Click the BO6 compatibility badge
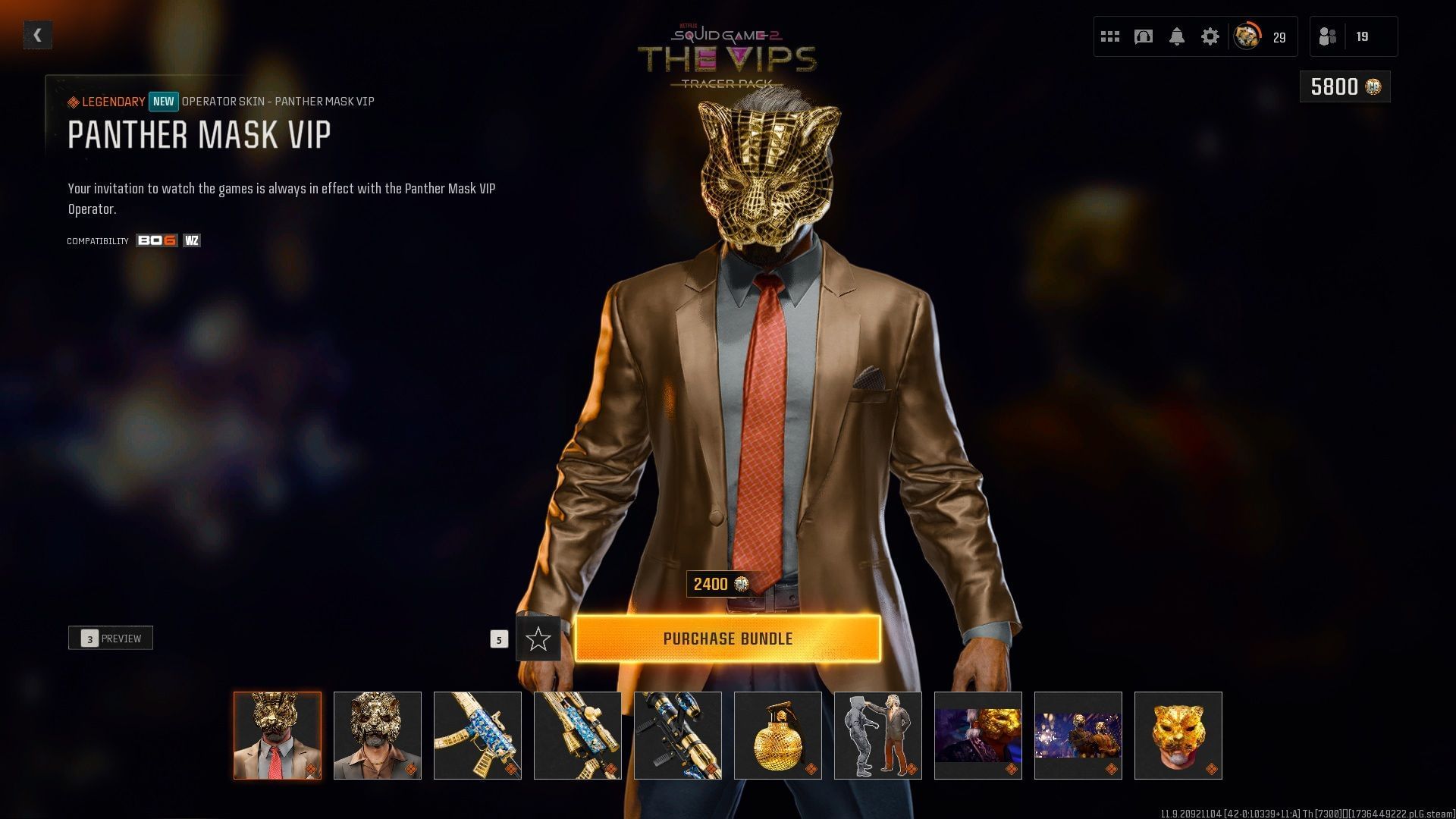 coord(155,240)
